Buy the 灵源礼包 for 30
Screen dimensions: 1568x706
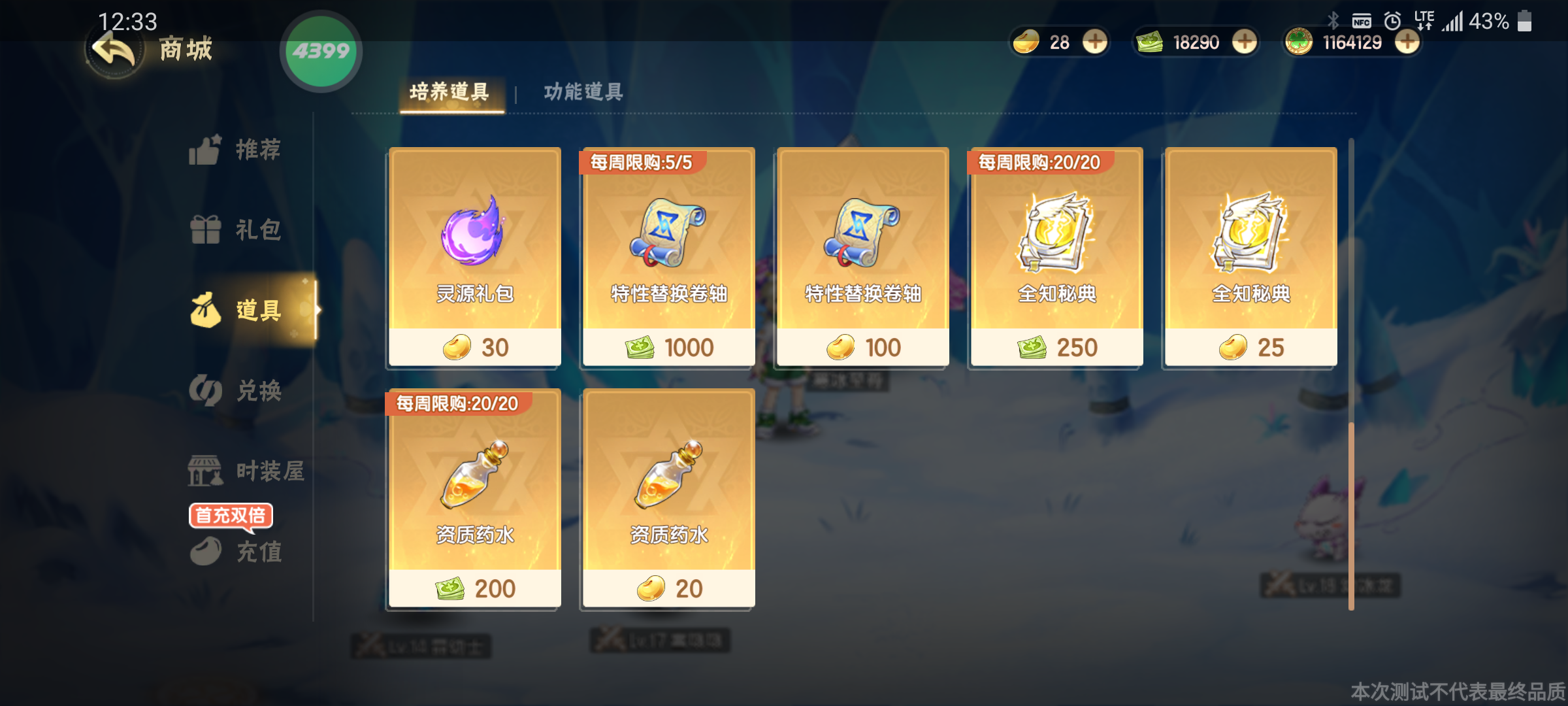coord(474,257)
